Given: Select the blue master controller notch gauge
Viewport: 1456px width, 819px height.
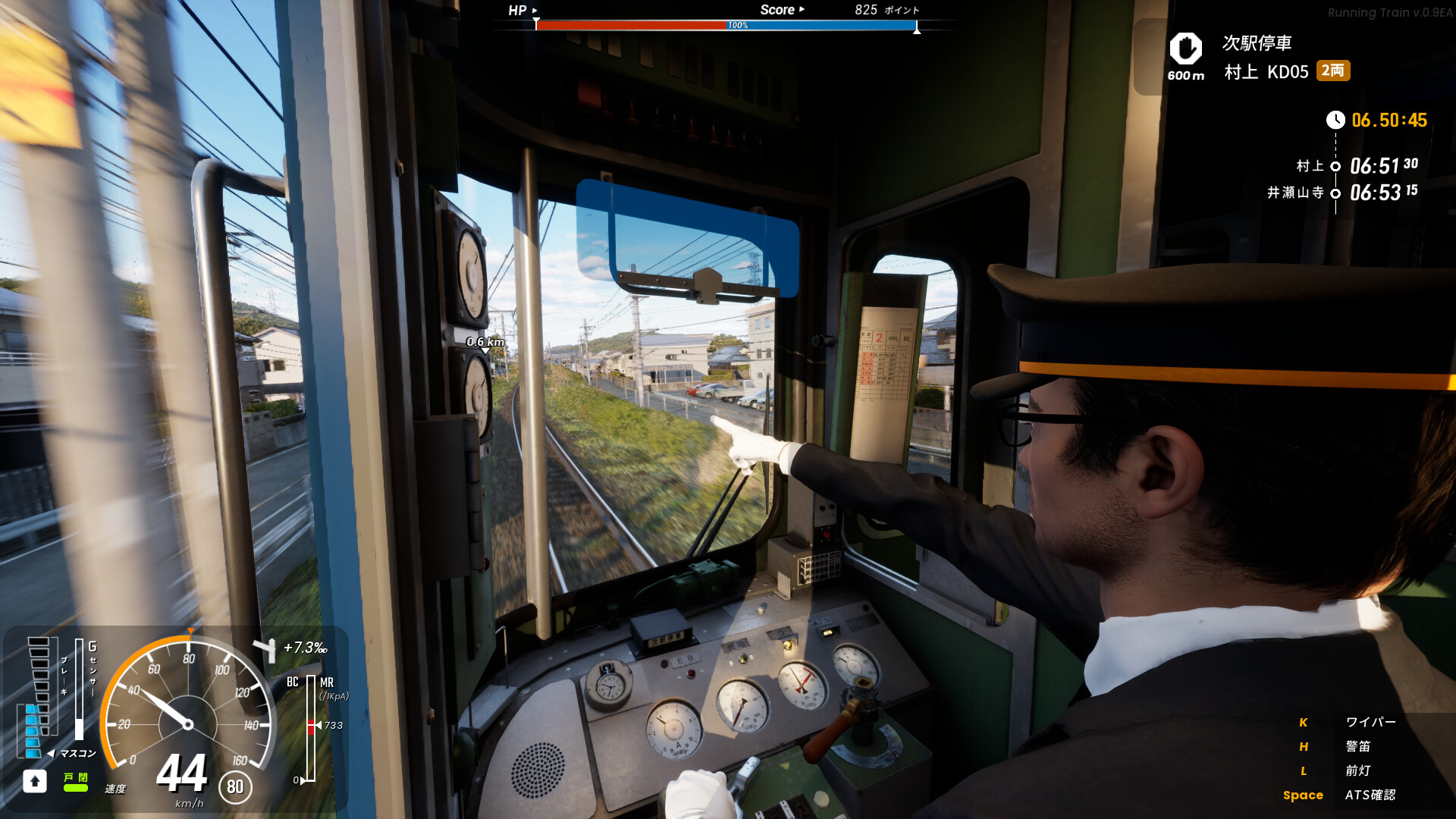Looking at the screenshot, I should click(x=33, y=730).
